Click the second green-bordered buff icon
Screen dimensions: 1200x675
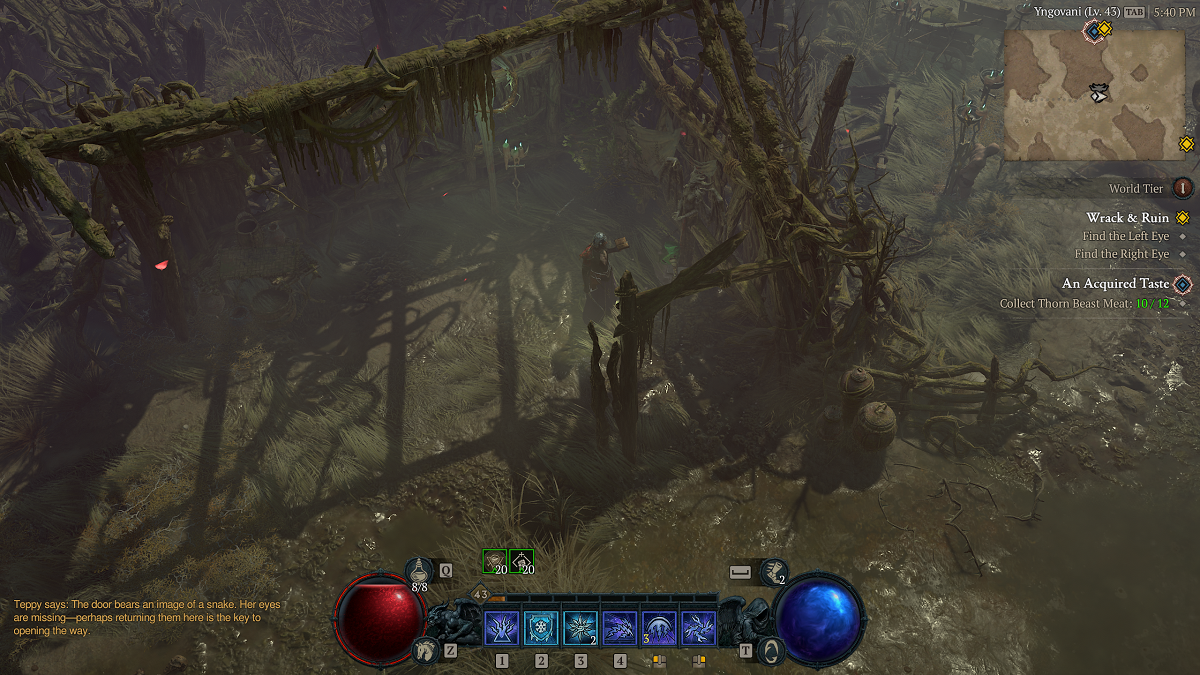pos(521,561)
